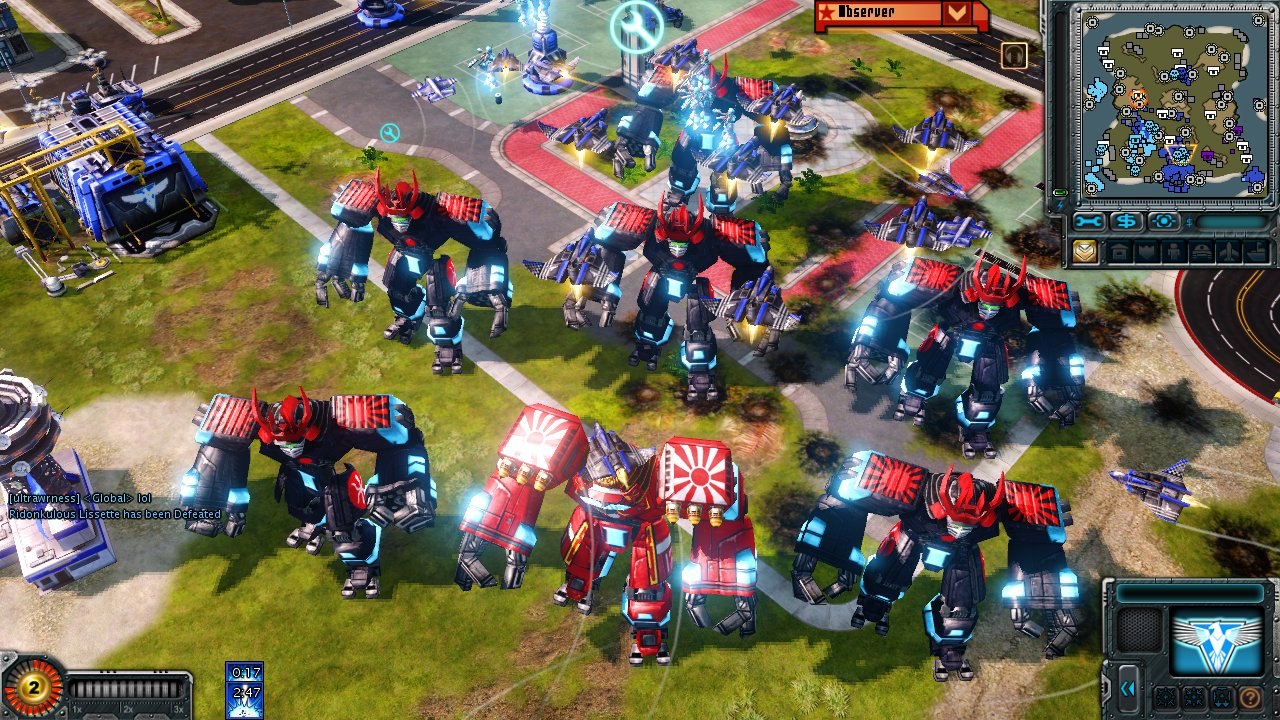Select the gold chevron production tab
Viewport: 1280px width, 720px height.
click(x=1085, y=252)
